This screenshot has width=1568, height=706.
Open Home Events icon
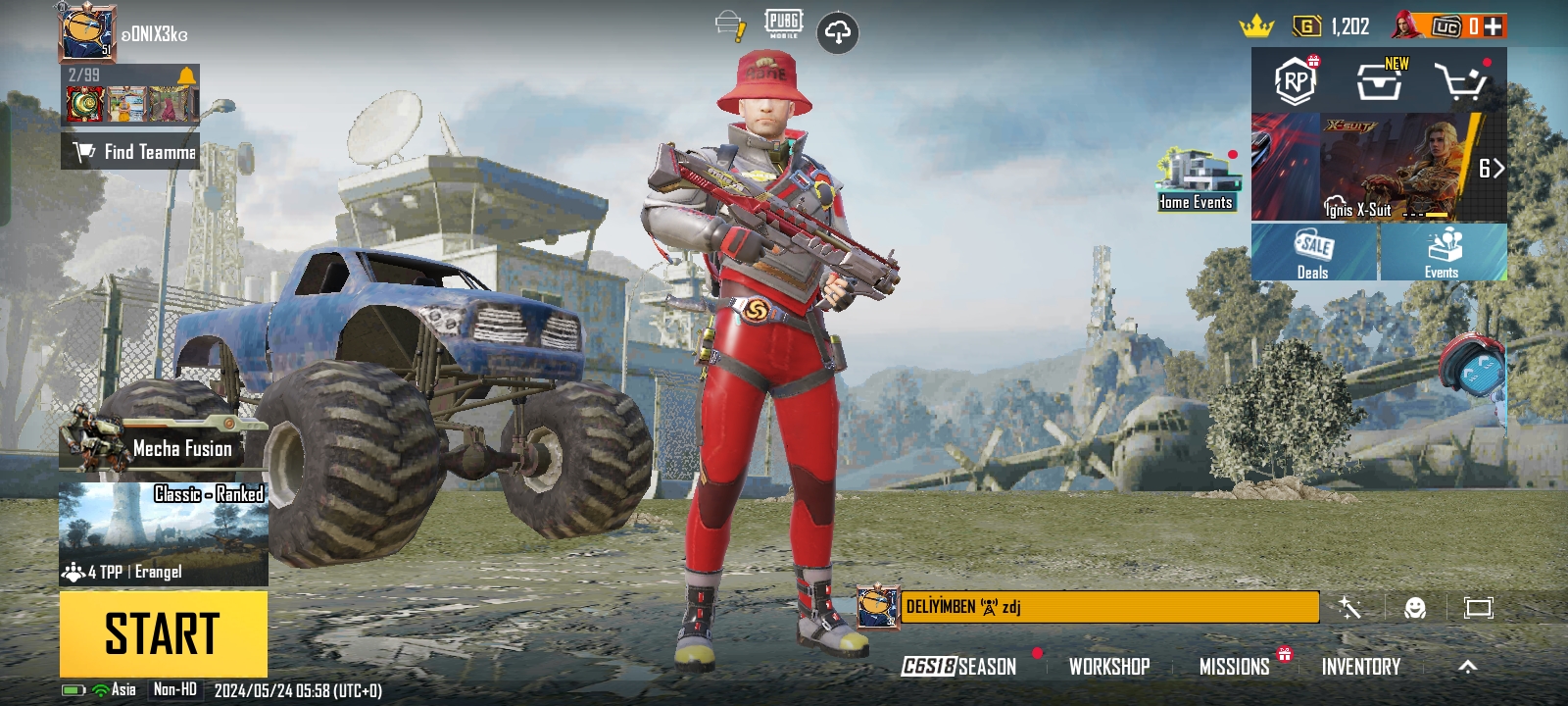click(1195, 180)
